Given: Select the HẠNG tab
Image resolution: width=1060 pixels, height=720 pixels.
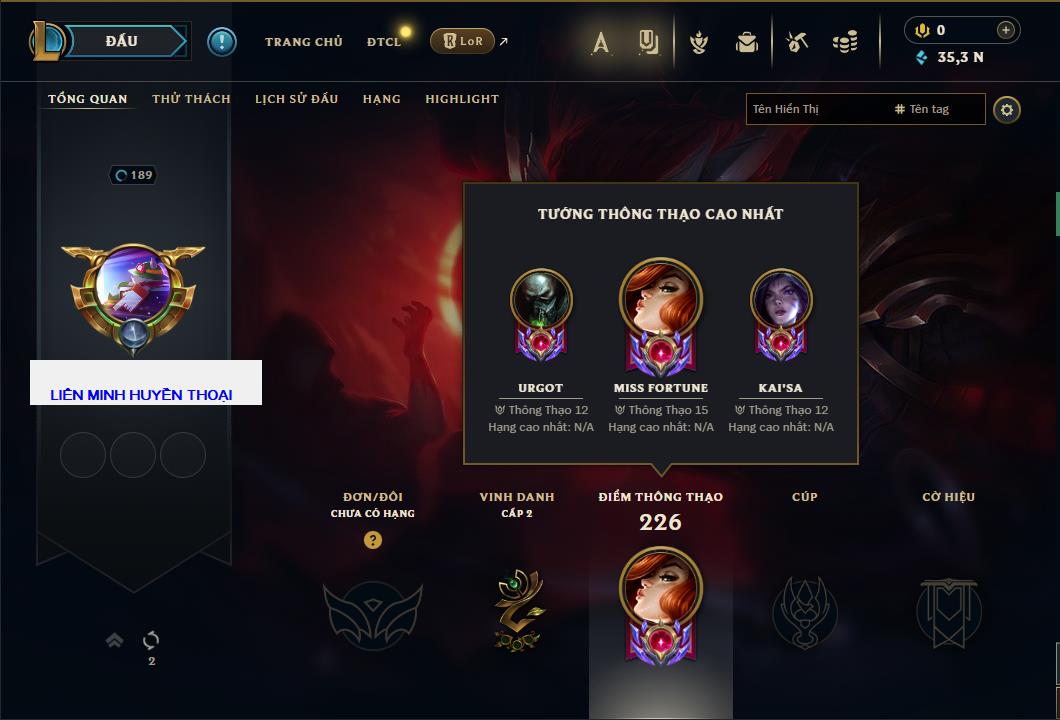Looking at the screenshot, I should point(381,99).
